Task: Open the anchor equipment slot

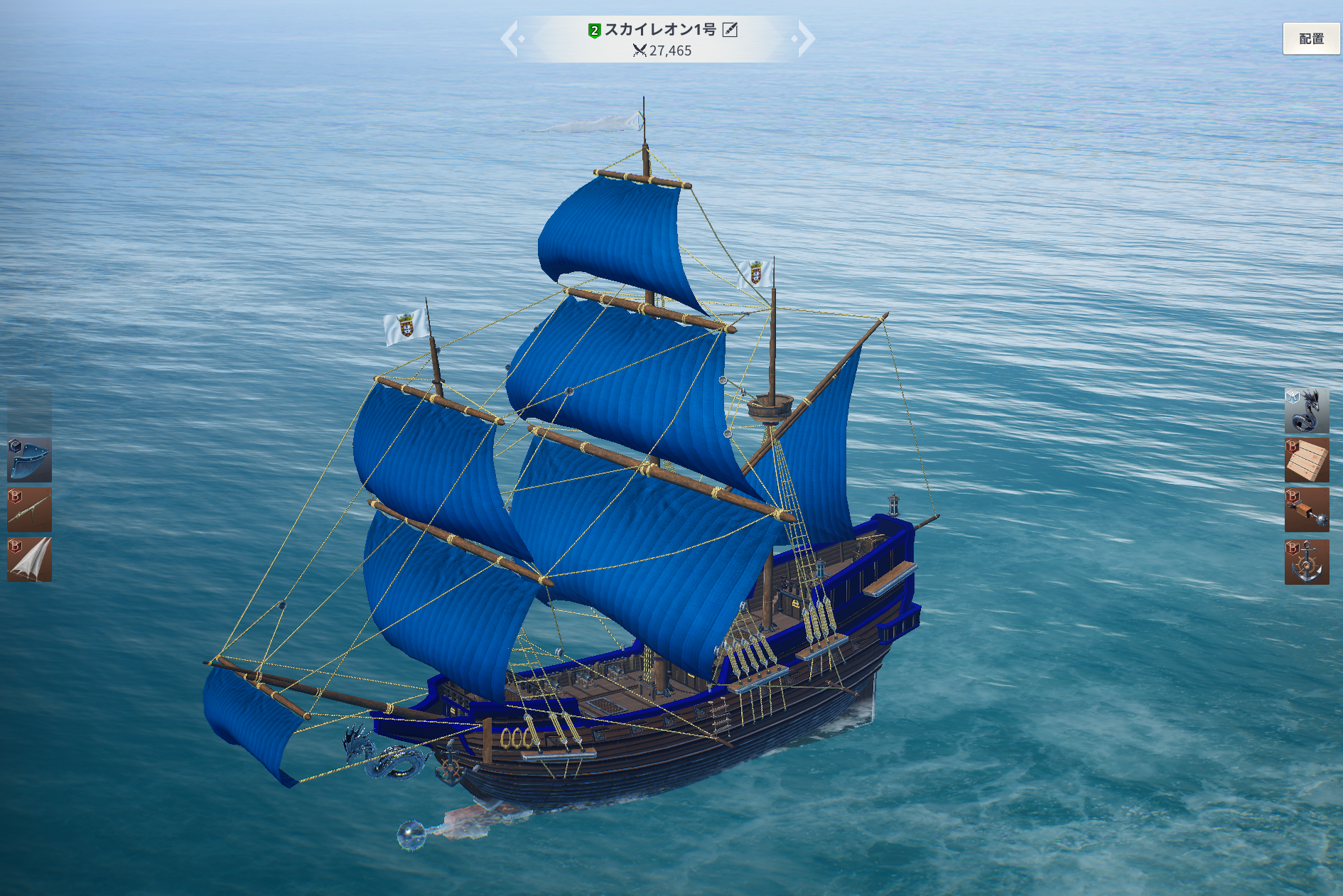Action: point(1306,561)
